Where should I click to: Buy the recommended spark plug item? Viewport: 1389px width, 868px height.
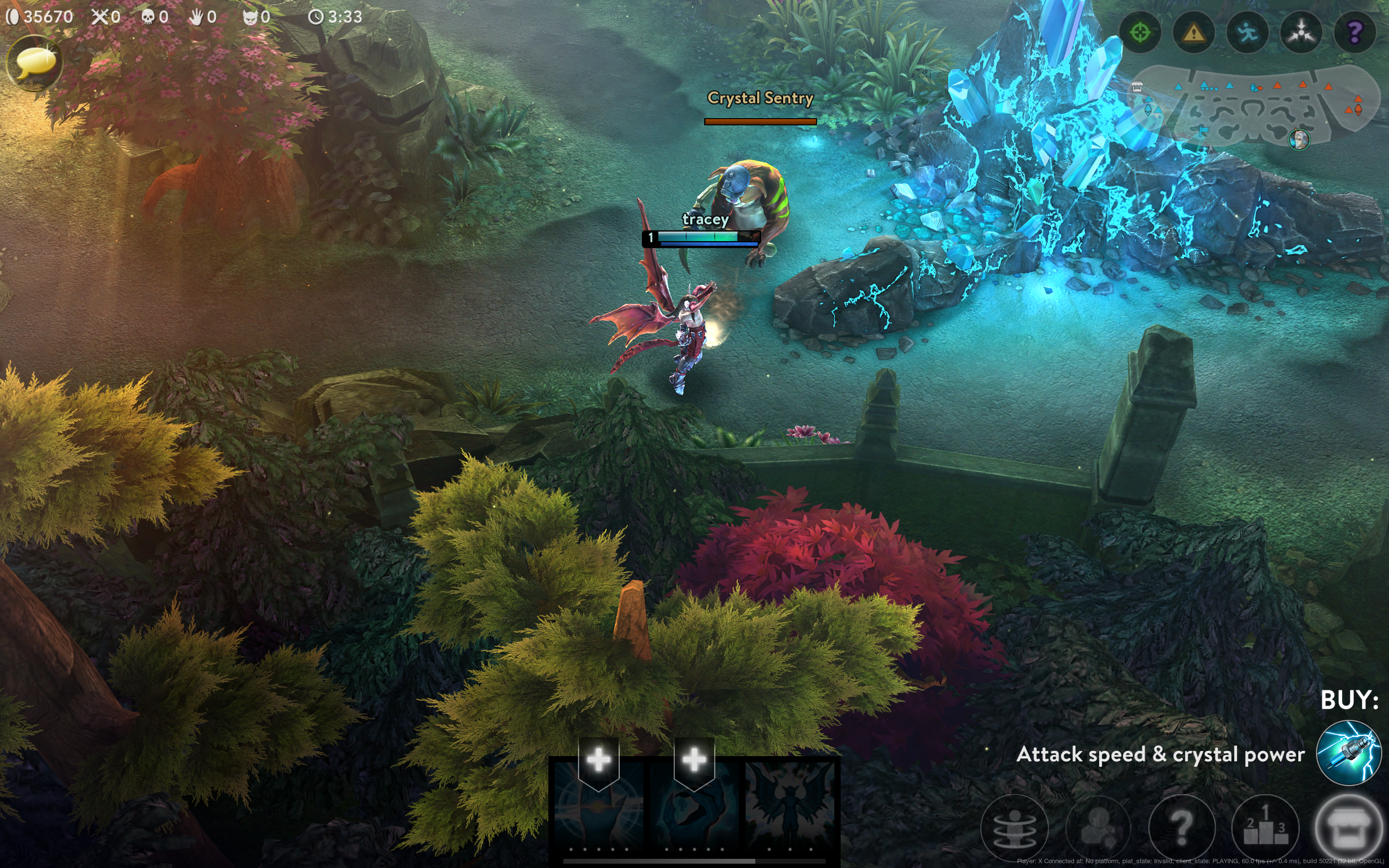pos(1348,753)
